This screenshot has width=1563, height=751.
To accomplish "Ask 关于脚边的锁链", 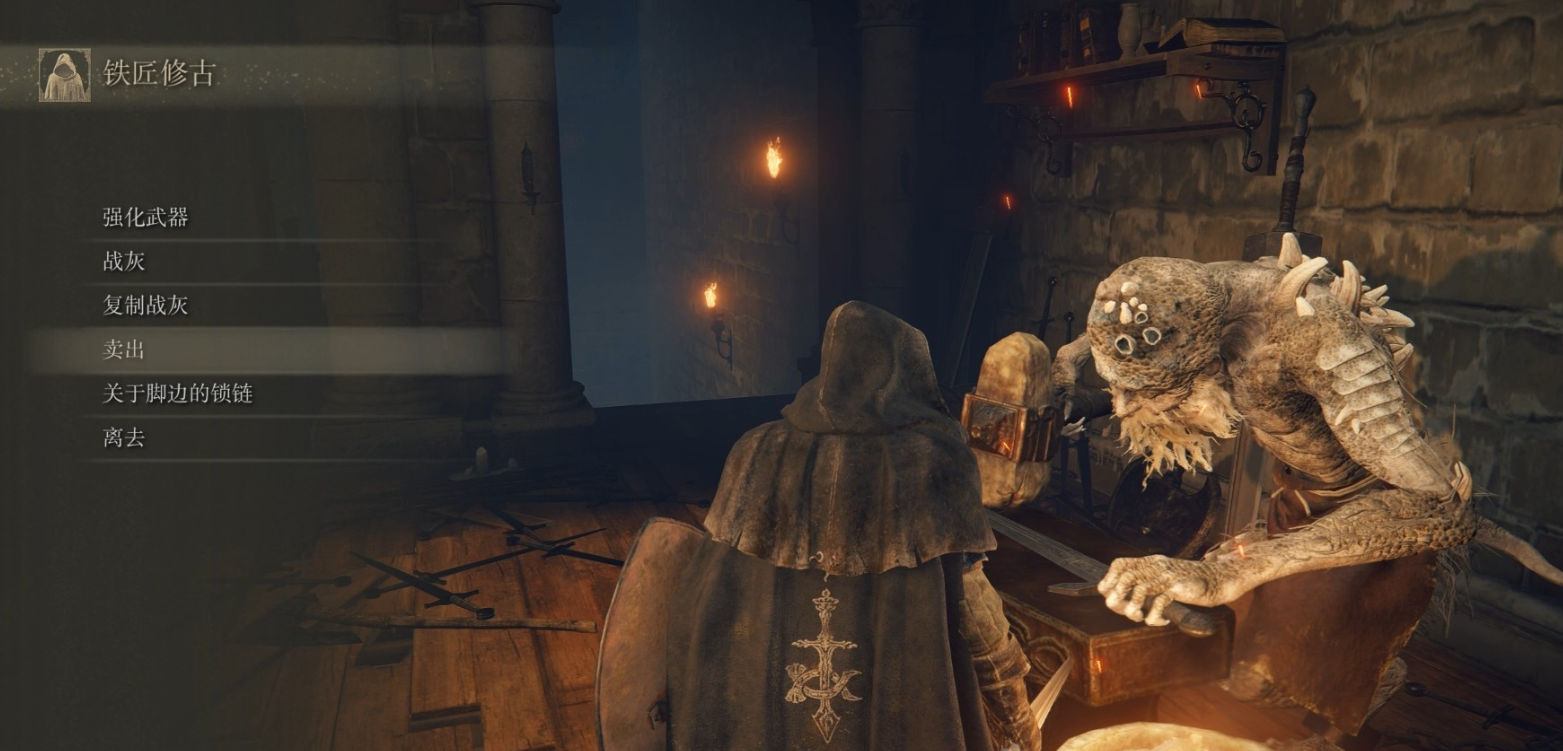I will [178, 394].
